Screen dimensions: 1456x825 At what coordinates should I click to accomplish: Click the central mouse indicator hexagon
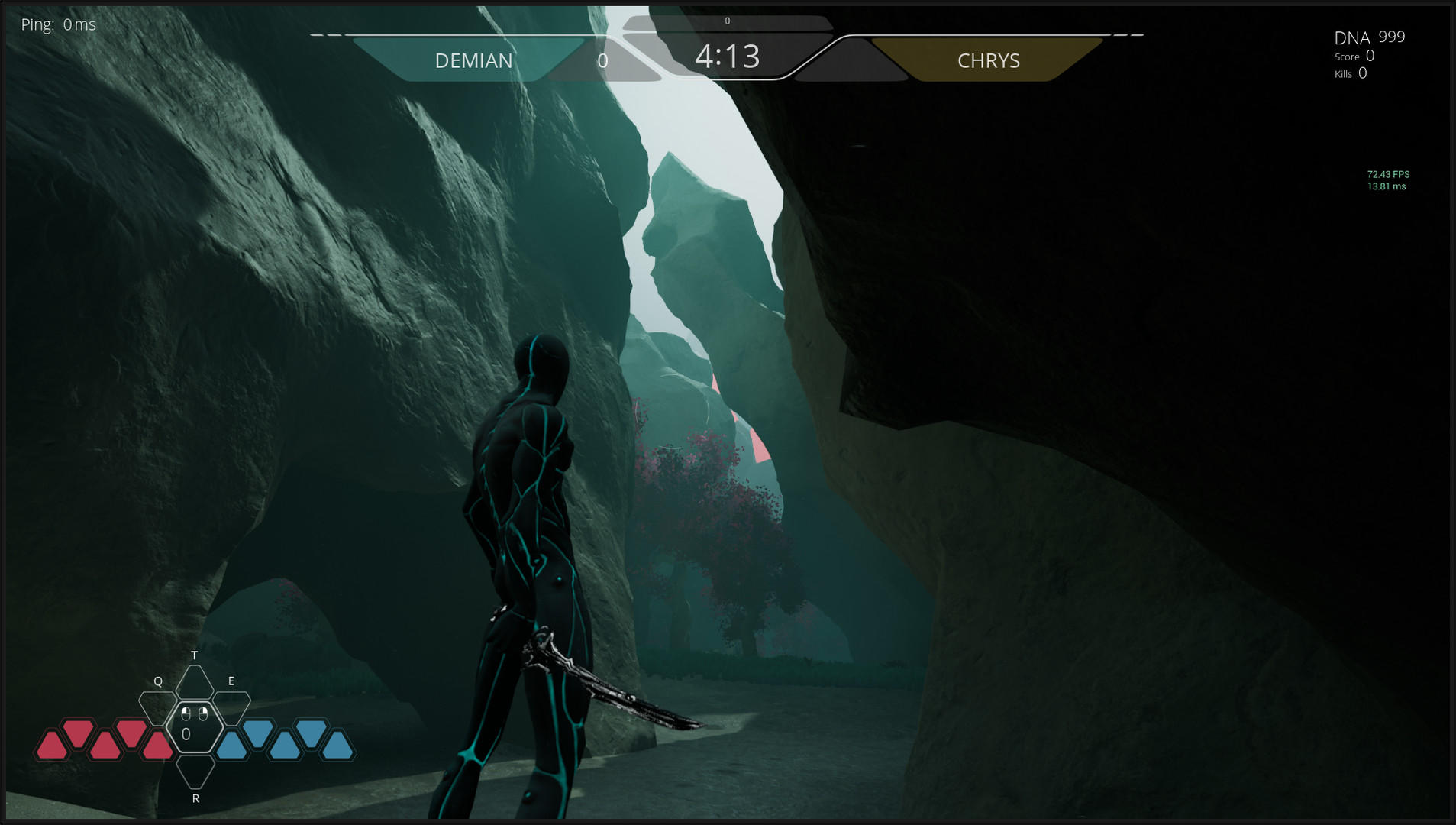click(195, 726)
